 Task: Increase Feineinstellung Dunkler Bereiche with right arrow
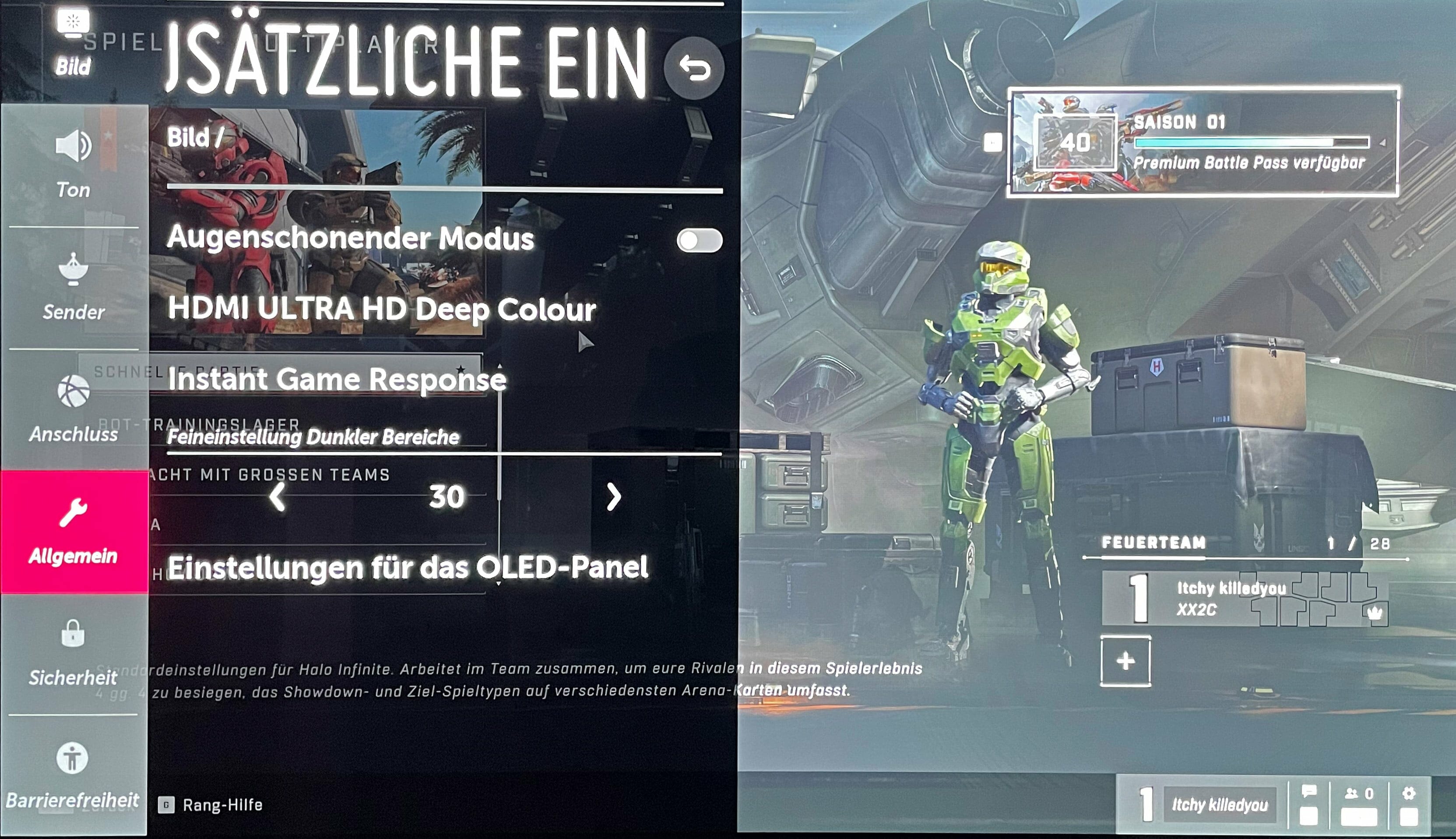click(x=613, y=497)
